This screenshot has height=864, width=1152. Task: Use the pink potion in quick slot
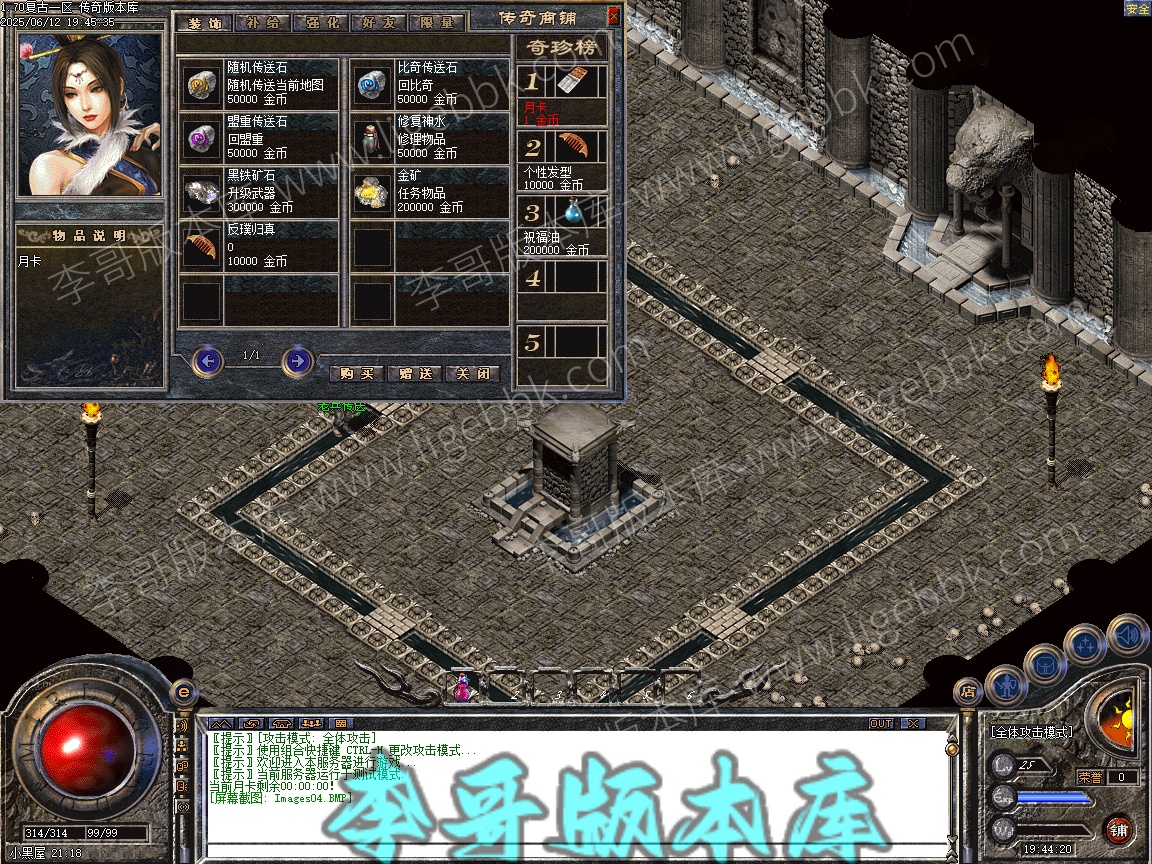click(x=462, y=687)
